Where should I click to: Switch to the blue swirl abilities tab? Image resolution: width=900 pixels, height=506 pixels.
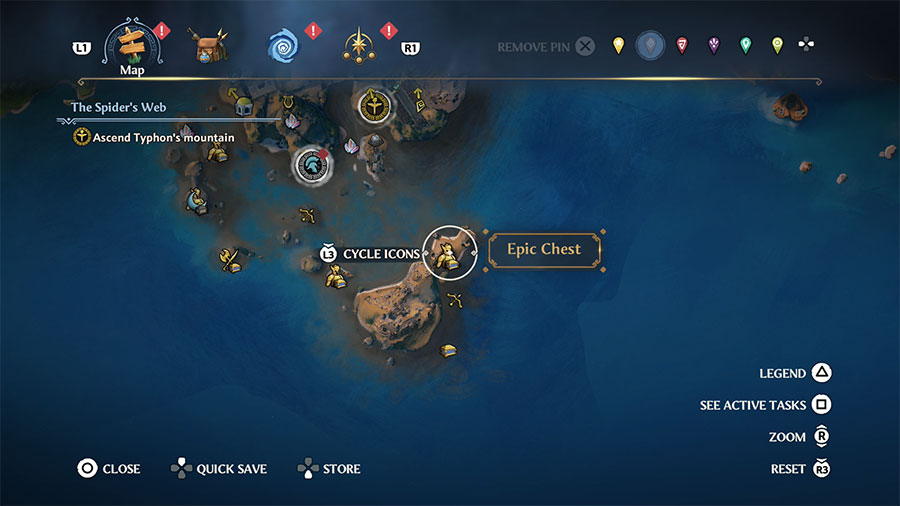coord(284,45)
